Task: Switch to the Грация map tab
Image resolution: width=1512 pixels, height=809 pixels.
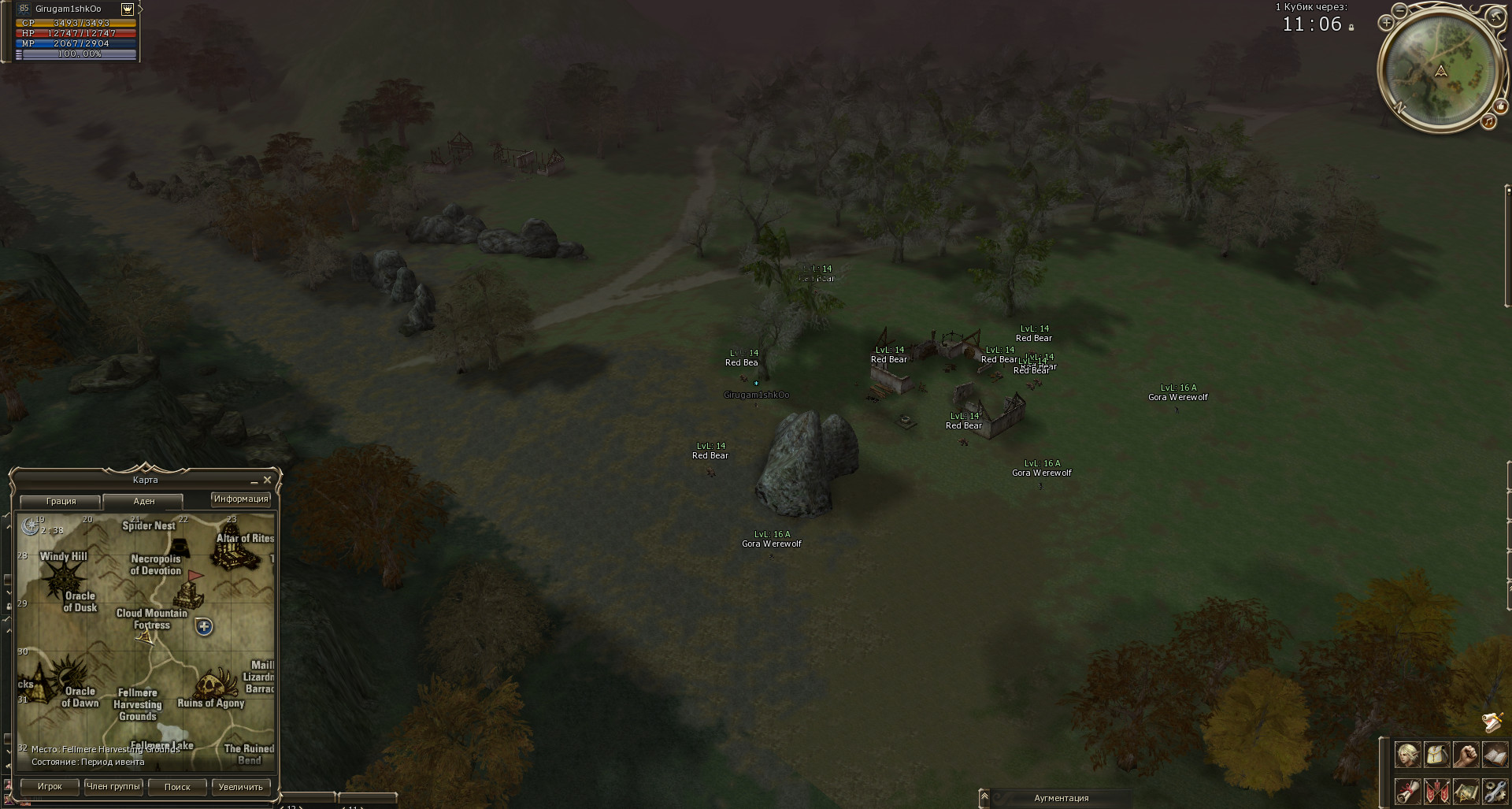Action: 61,501
